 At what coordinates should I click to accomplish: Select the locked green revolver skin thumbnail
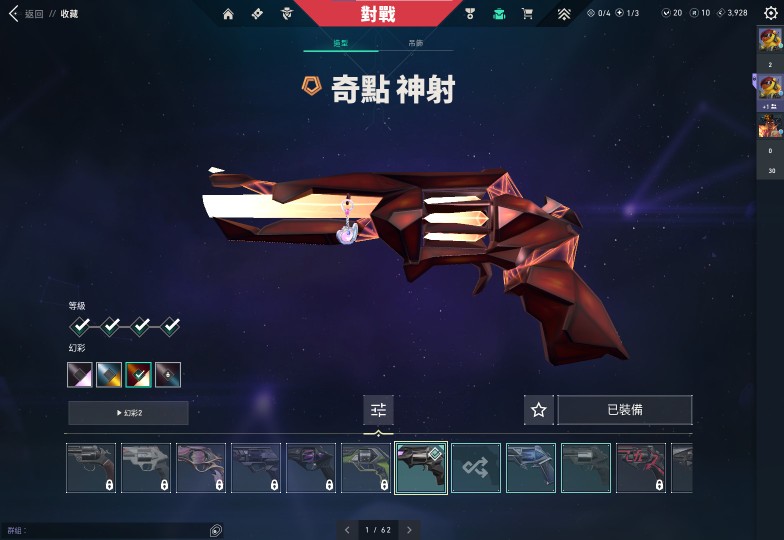coord(366,468)
